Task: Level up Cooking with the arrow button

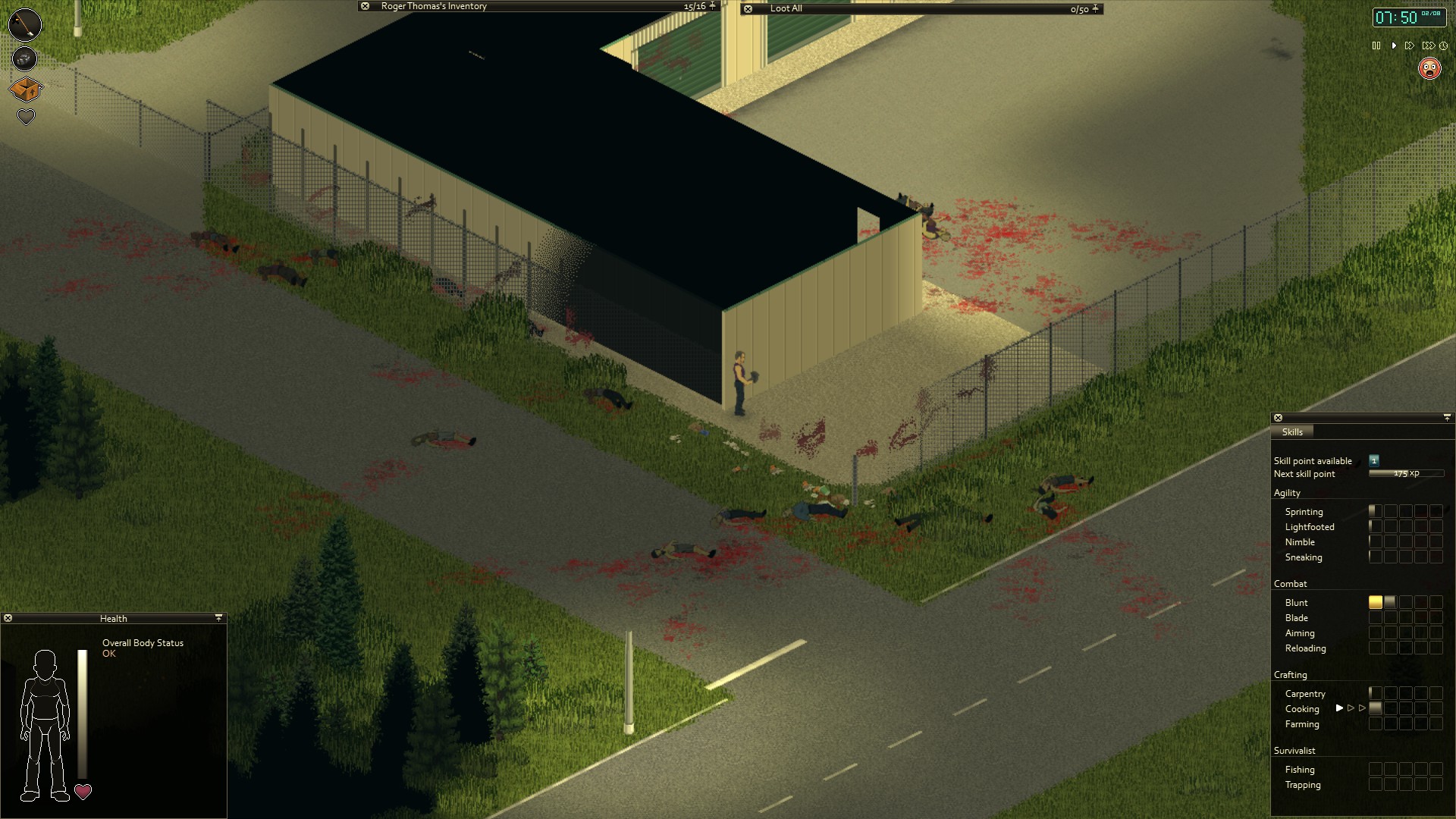Action: [x=1339, y=708]
